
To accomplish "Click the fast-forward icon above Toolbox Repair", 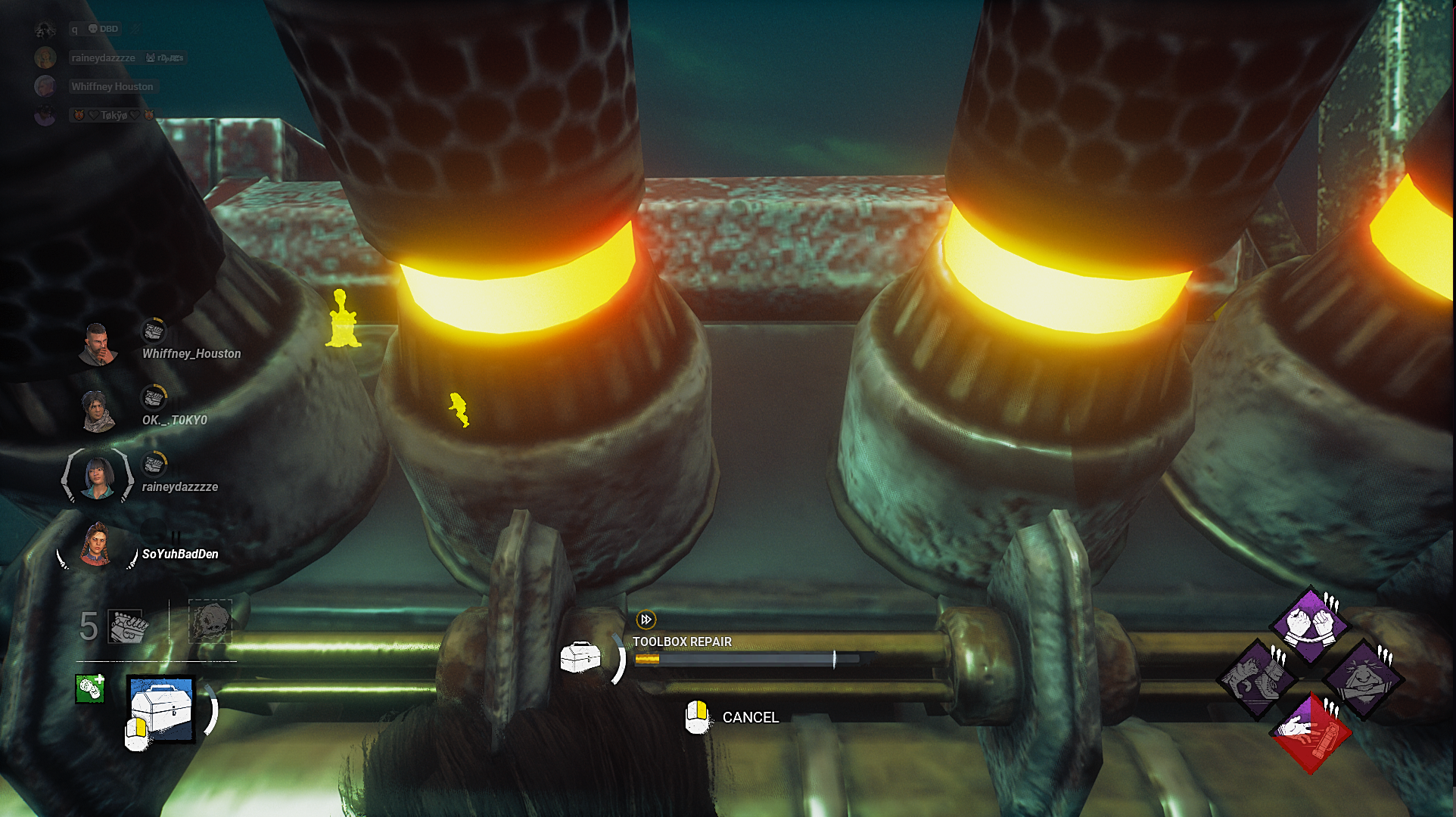I will [646, 620].
